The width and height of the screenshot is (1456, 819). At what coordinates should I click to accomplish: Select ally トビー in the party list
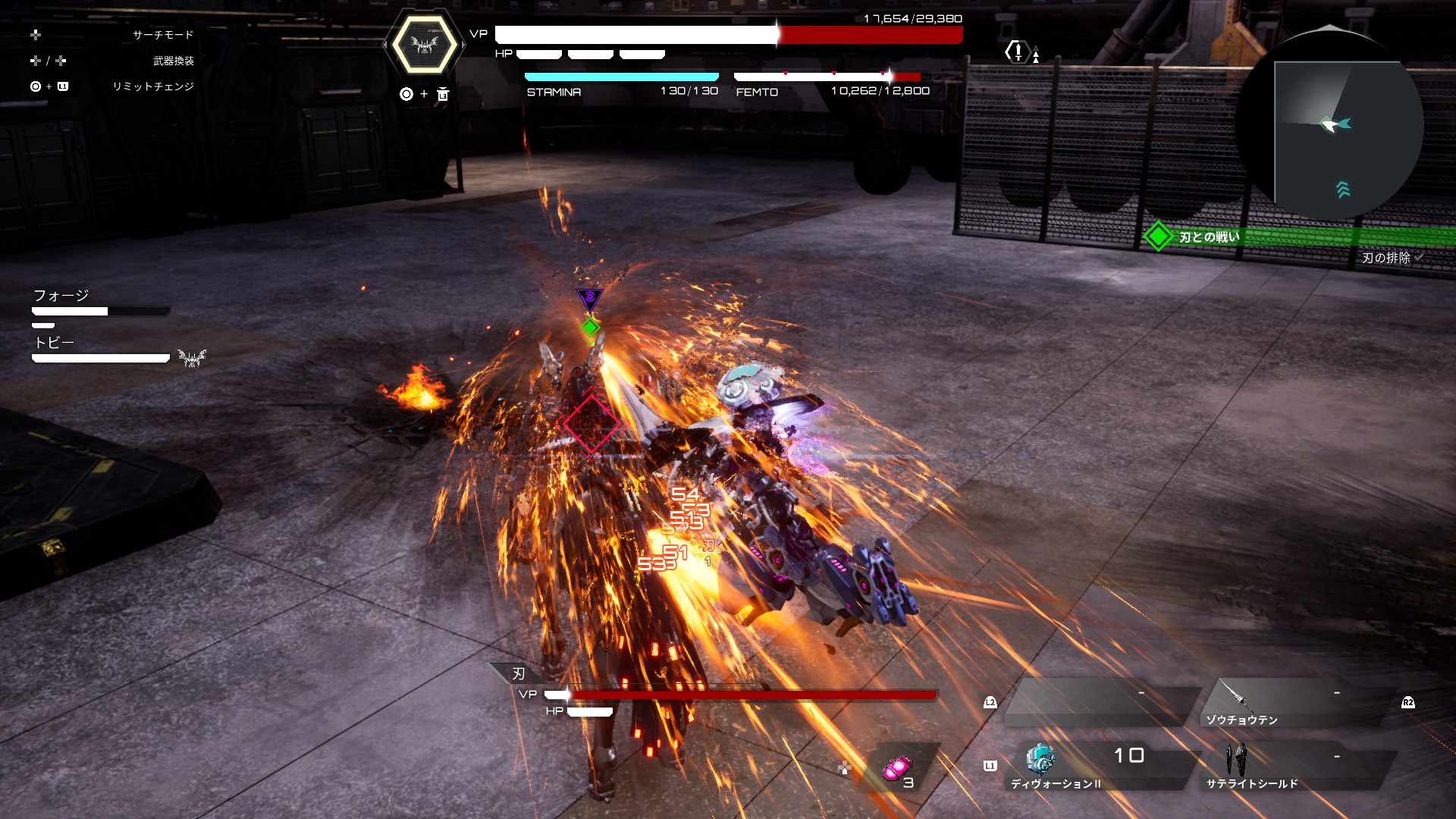[55, 343]
